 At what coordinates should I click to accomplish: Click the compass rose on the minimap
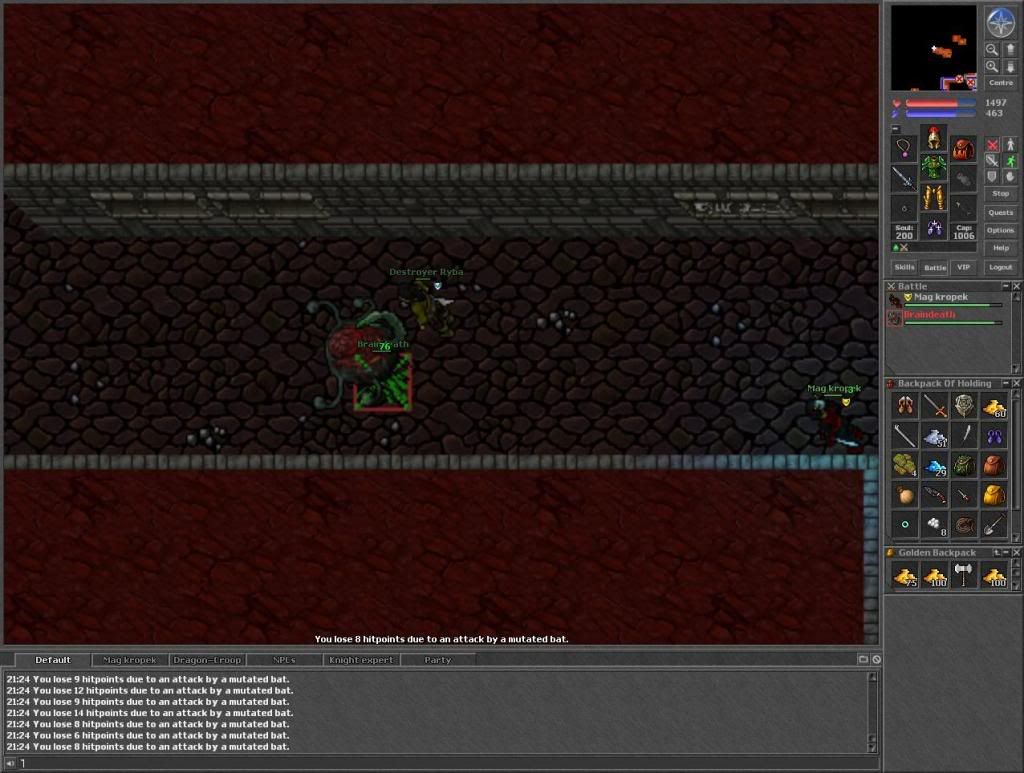pos(1000,22)
